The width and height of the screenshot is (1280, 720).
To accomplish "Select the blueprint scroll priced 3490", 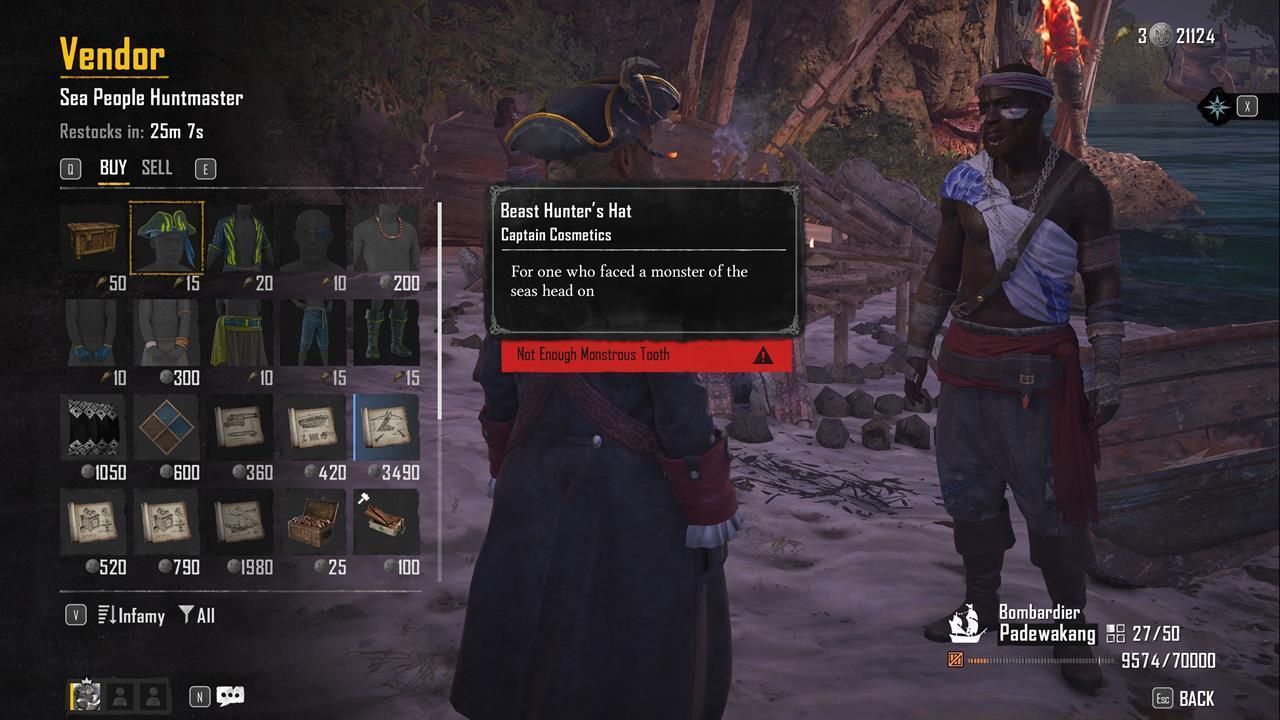I will (x=385, y=425).
